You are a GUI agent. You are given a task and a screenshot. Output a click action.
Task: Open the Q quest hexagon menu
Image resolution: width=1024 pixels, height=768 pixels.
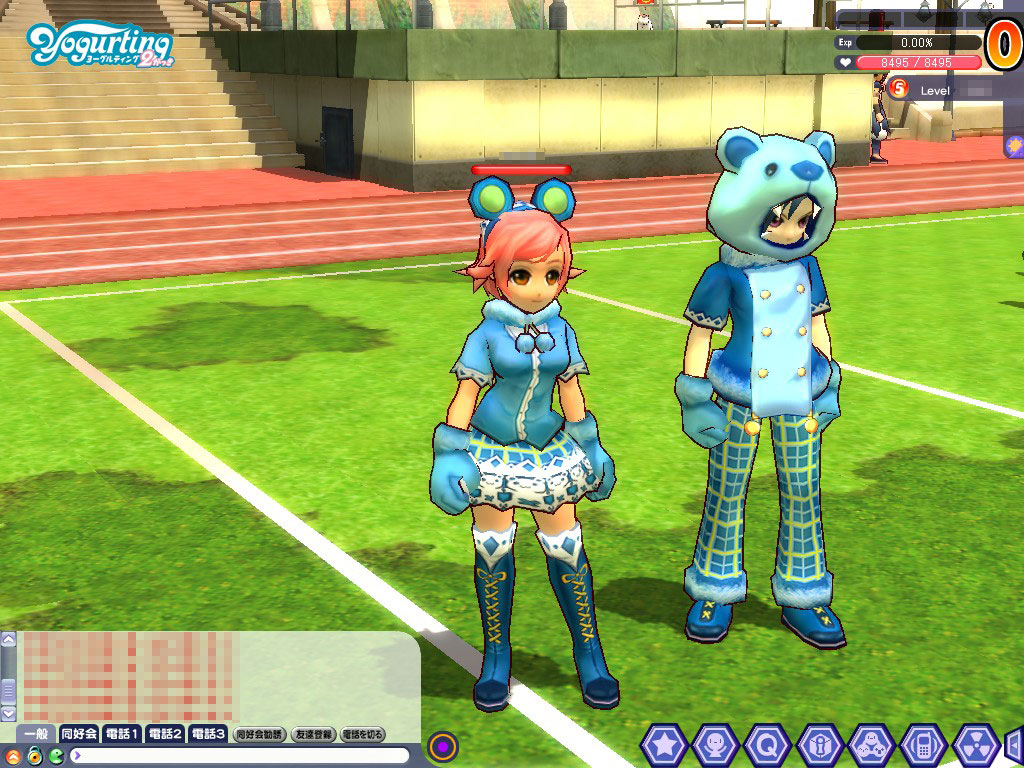pyautogui.click(x=767, y=745)
